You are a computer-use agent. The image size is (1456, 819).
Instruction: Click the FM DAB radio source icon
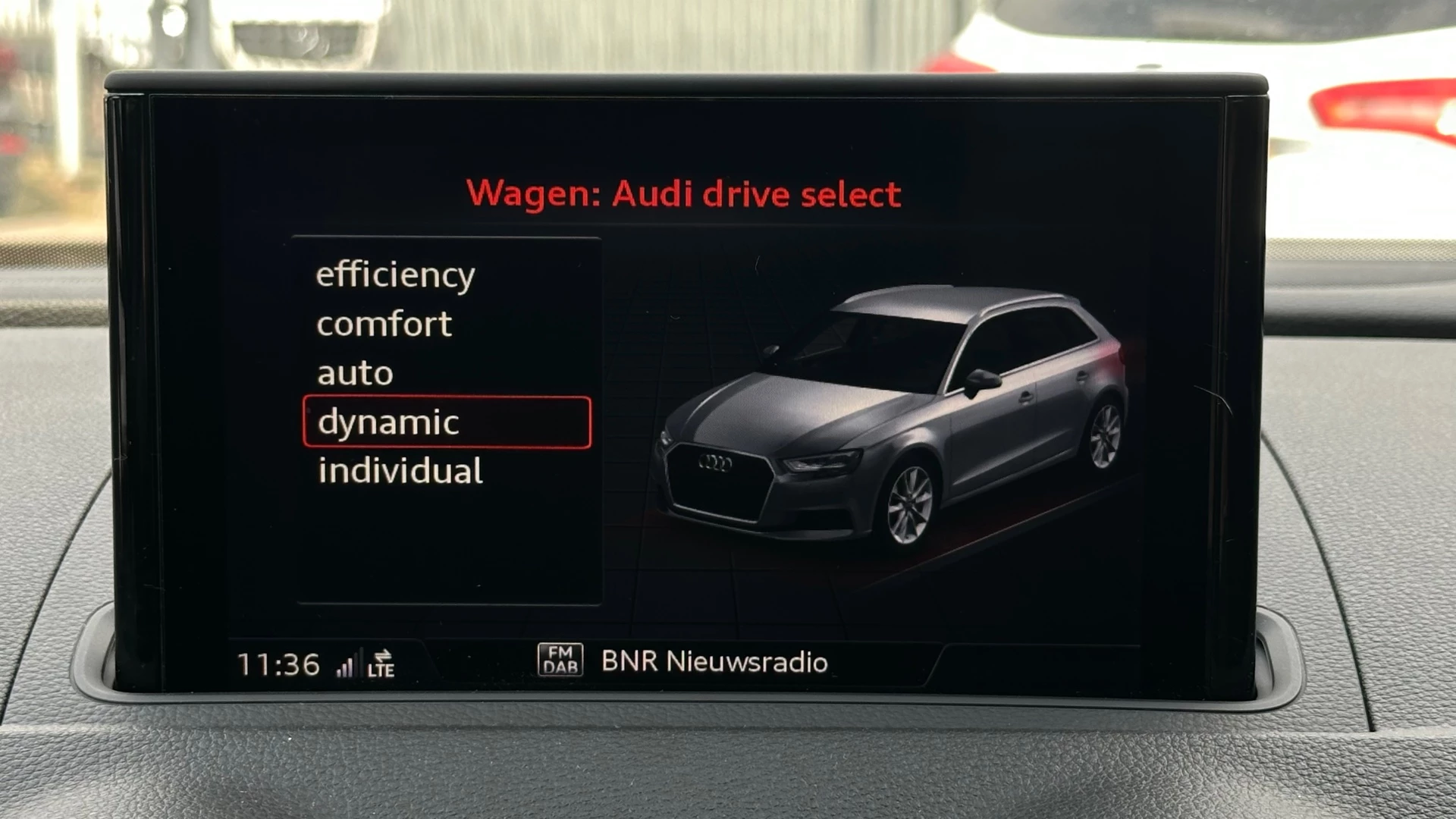coord(560,660)
